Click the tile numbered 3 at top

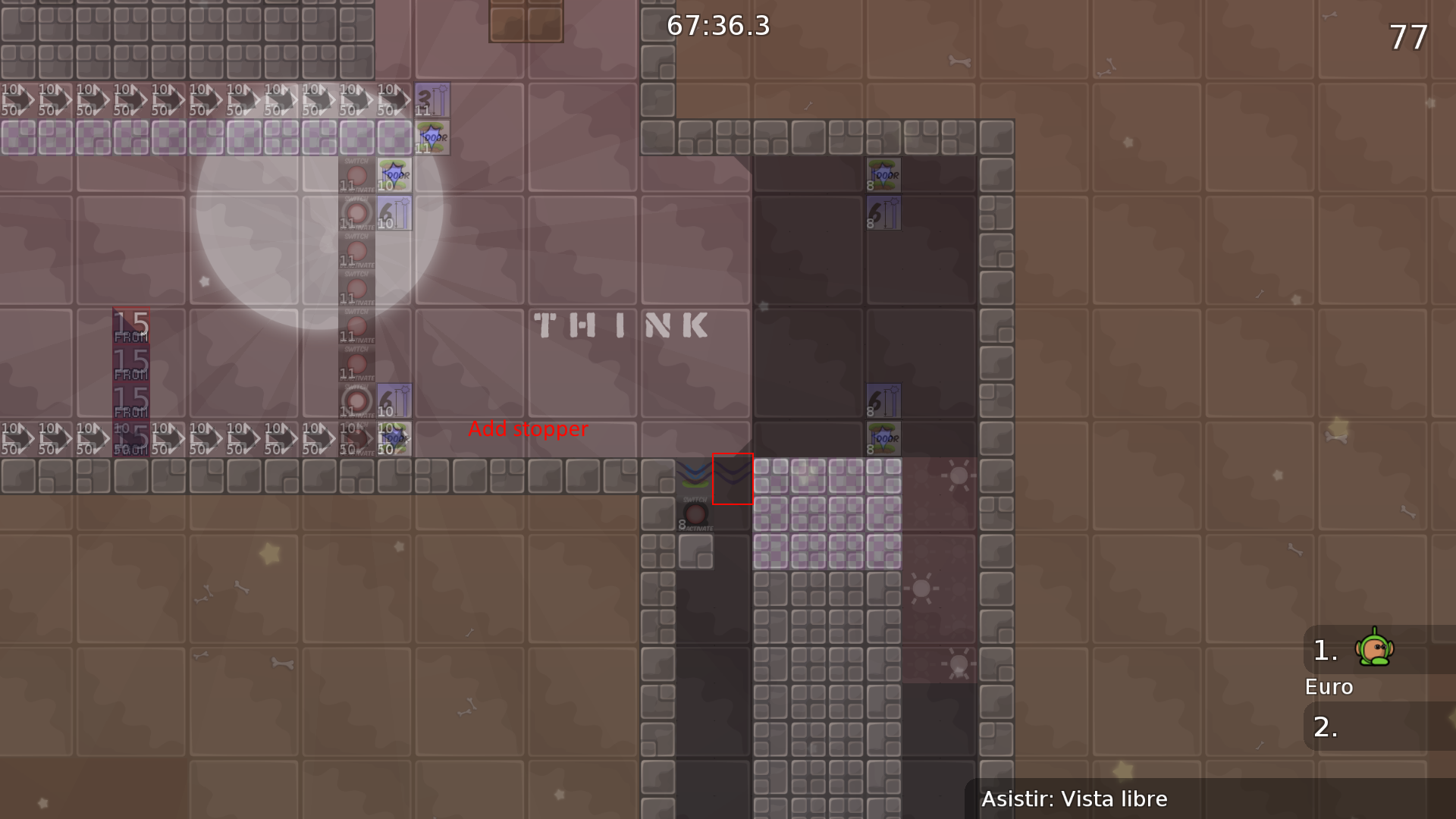coord(432,99)
